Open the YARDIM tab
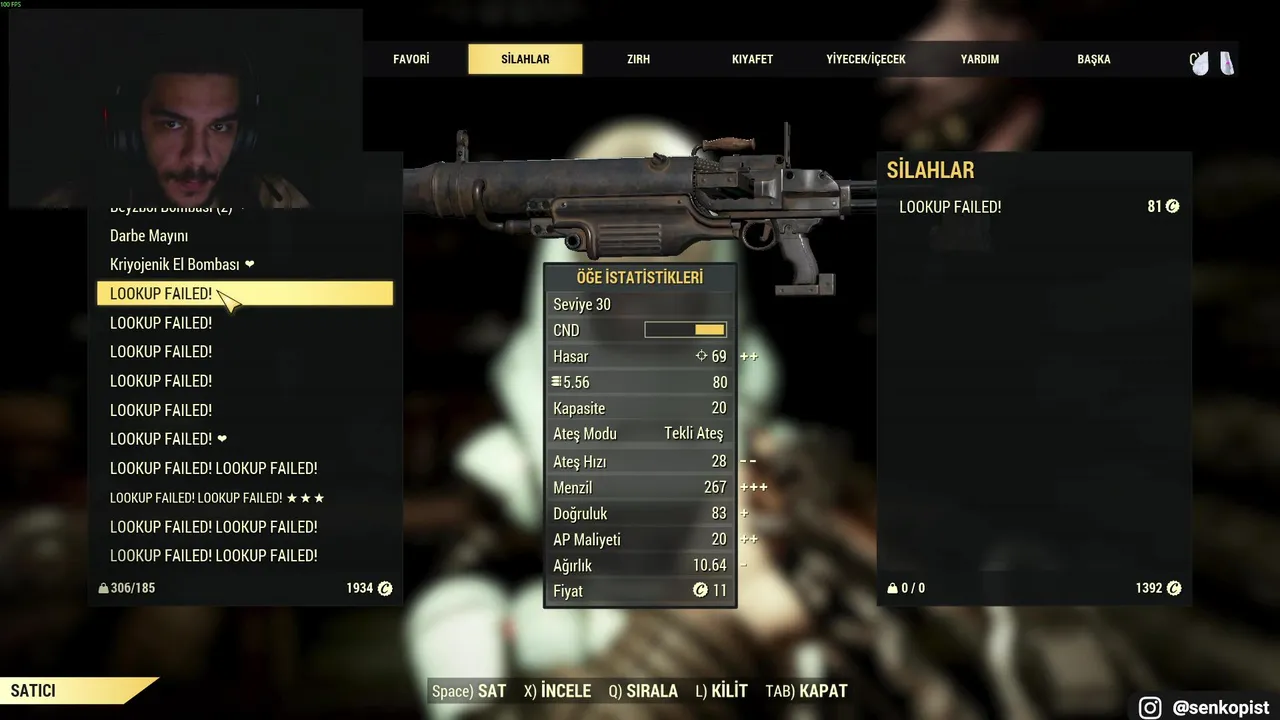 click(980, 59)
